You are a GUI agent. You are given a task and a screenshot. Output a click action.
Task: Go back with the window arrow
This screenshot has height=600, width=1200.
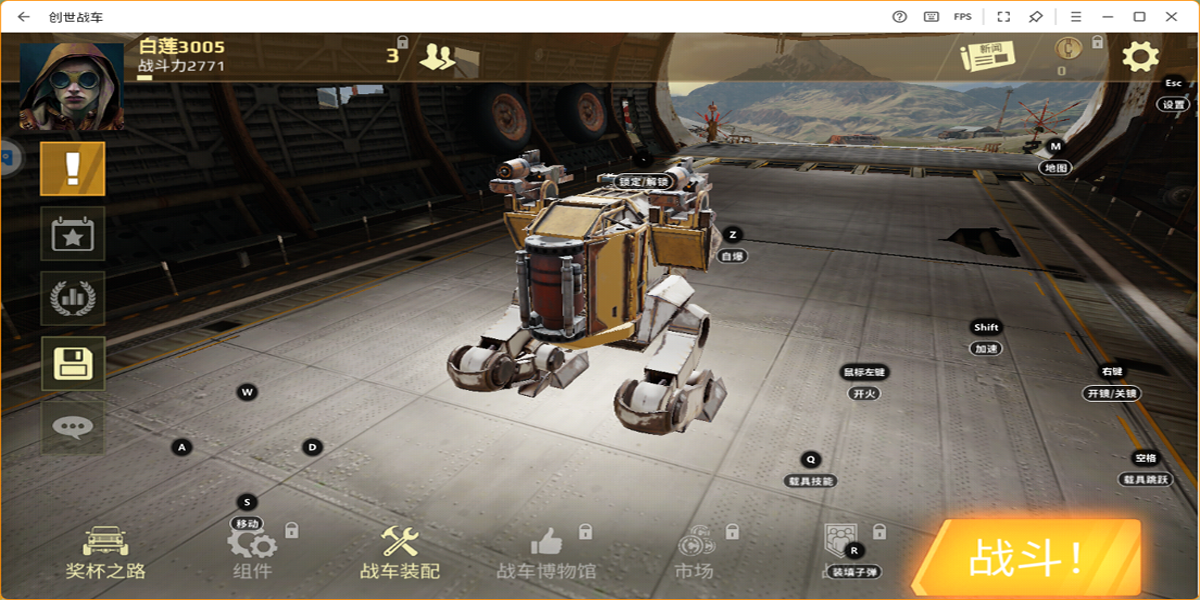[x=24, y=16]
